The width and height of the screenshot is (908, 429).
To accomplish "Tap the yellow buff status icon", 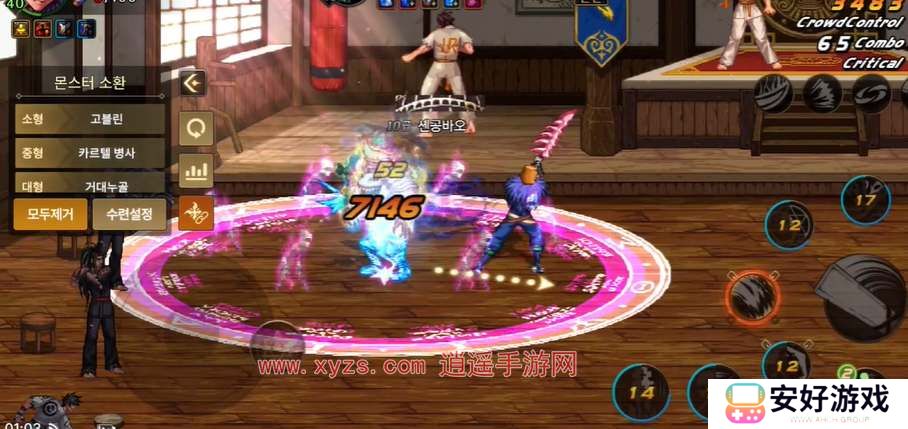I will pyautogui.click(x=19, y=28).
